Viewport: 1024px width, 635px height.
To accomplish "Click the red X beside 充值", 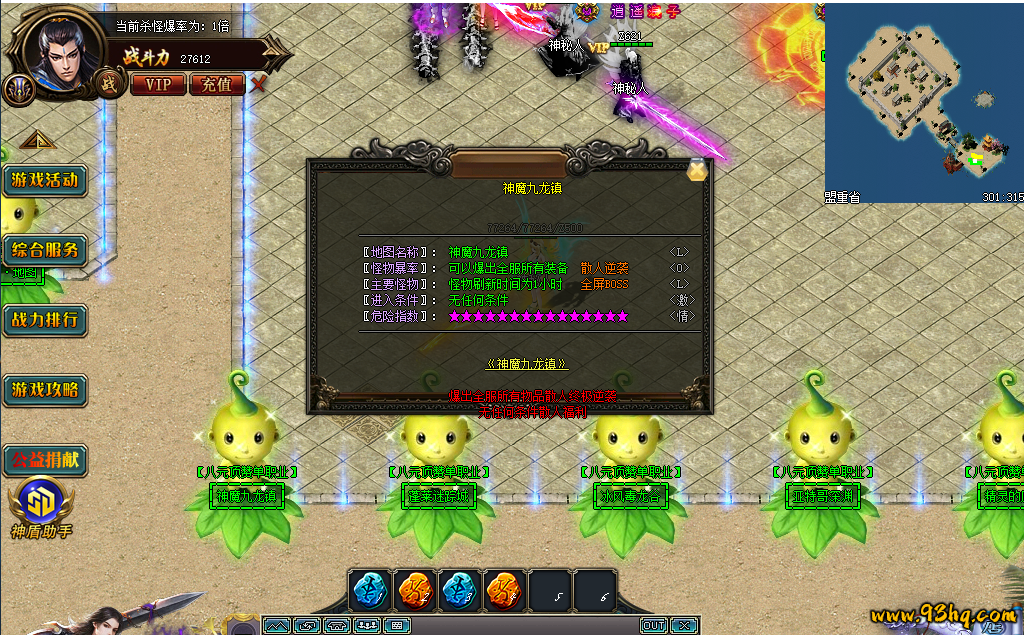I will pos(258,84).
